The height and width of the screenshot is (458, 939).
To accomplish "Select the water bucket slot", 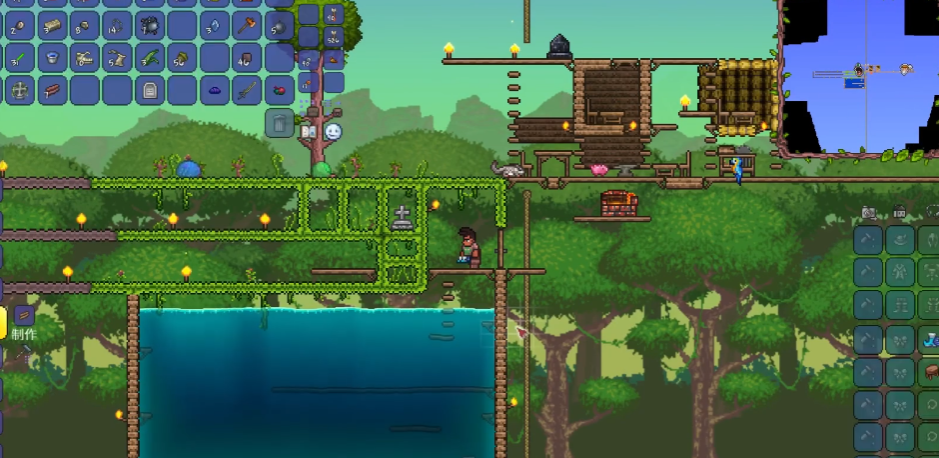I will point(52,58).
